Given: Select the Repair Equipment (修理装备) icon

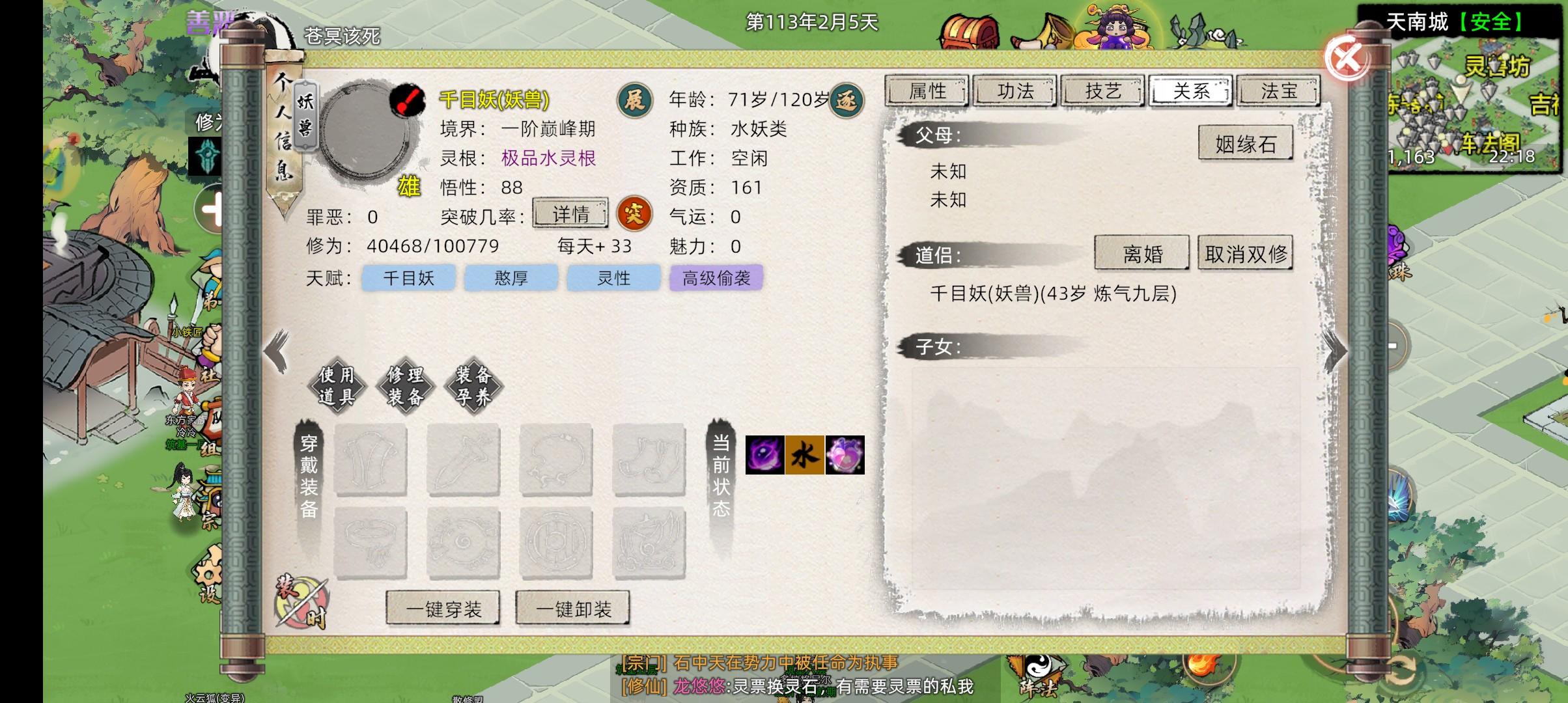Looking at the screenshot, I should [407, 385].
